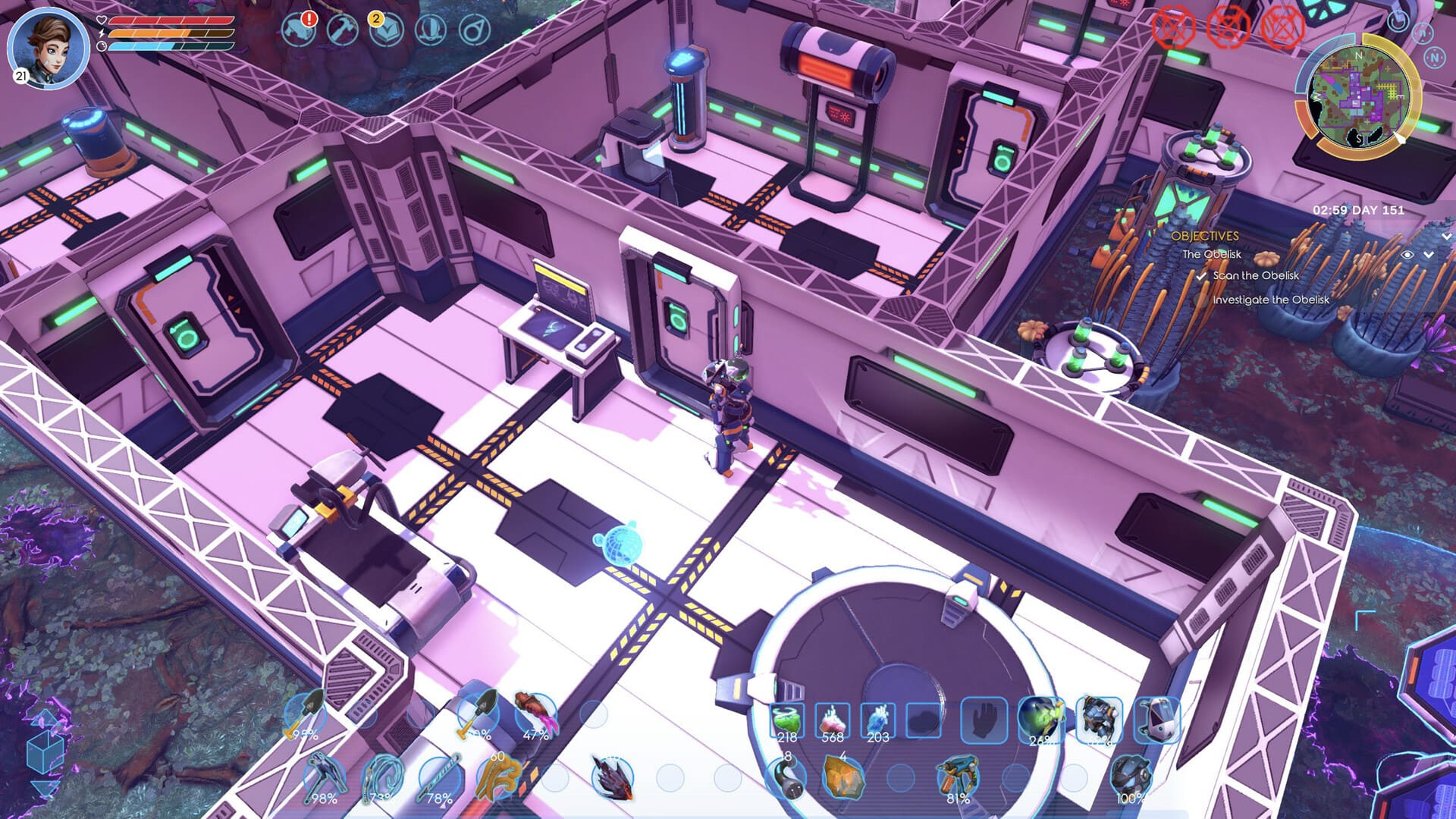Select the green resource stack of 218
Viewport: 1456px width, 819px height.
786,721
